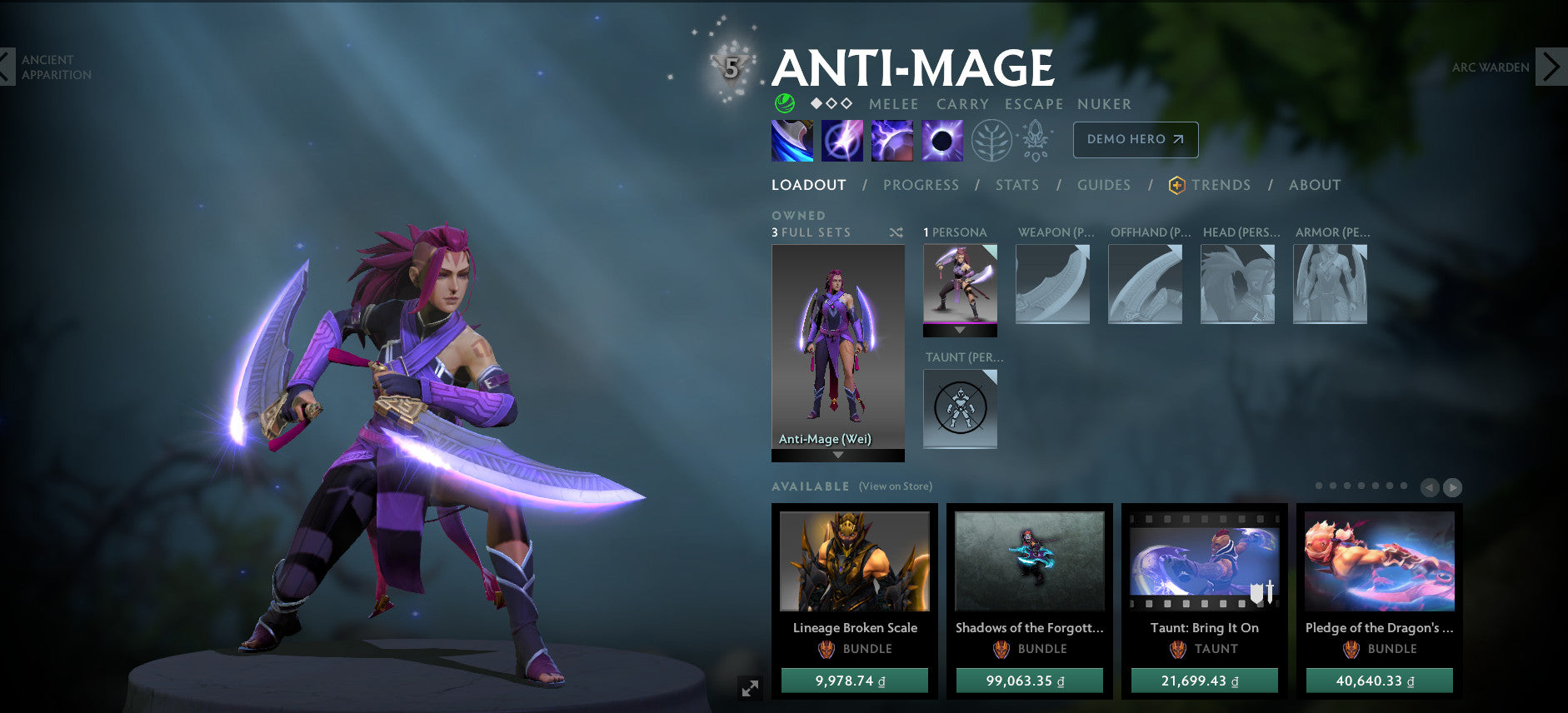Viewport: 1568px width, 713px height.
Task: Open the persona taunt slot
Action: pyautogui.click(x=960, y=408)
